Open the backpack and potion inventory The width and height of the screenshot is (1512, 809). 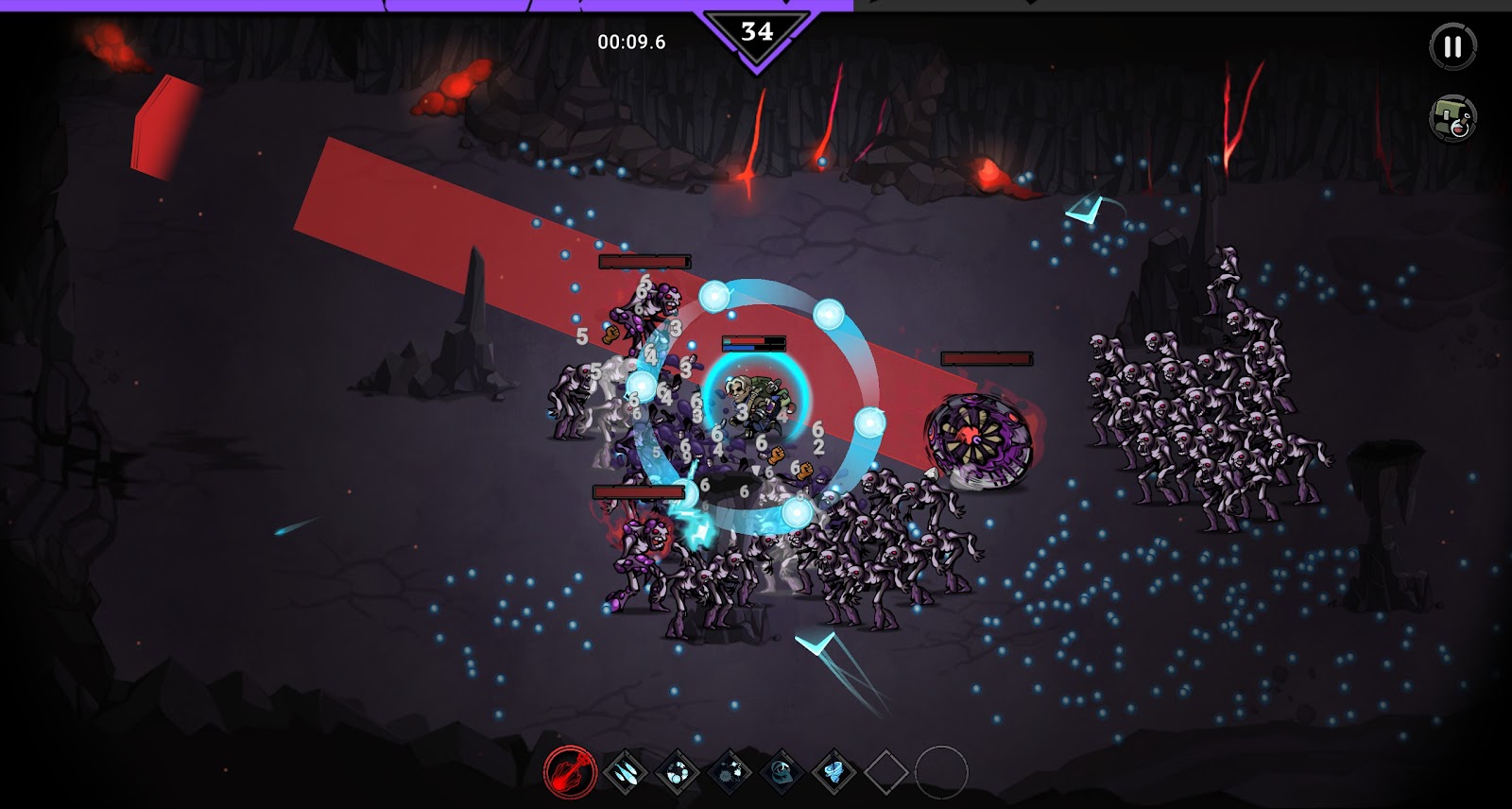(1452, 118)
